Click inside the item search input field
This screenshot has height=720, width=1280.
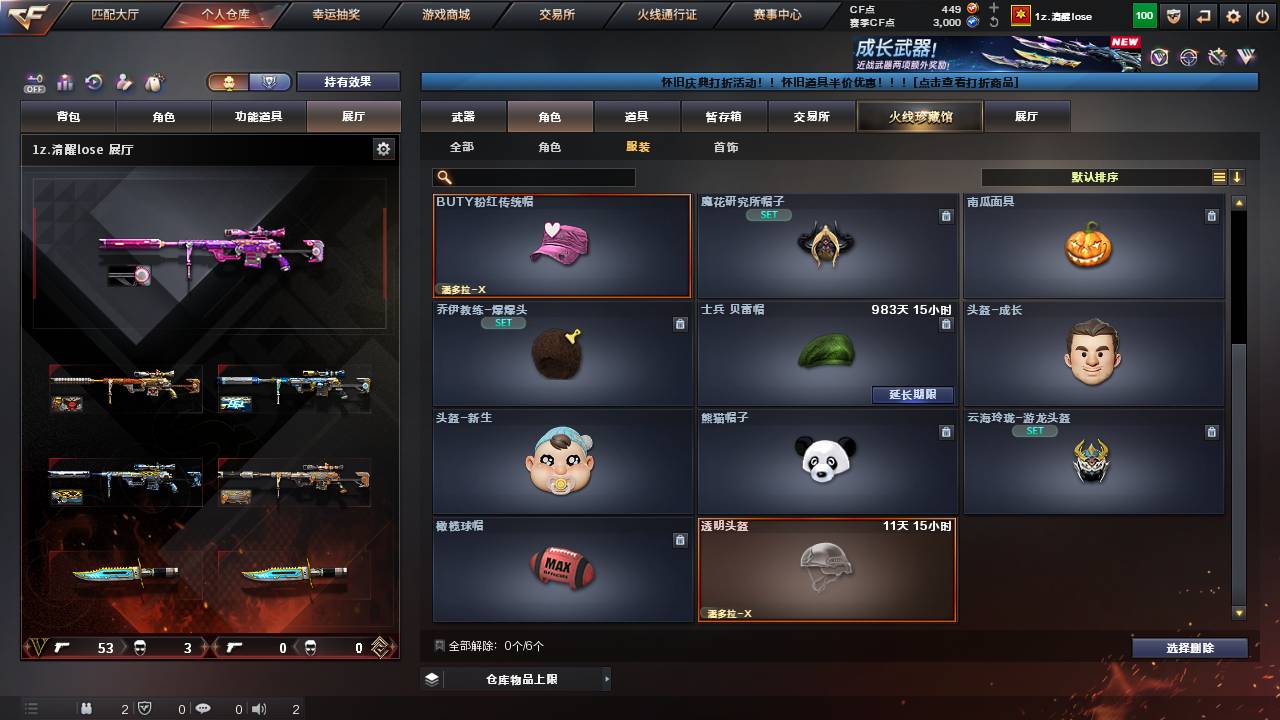[x=540, y=177]
